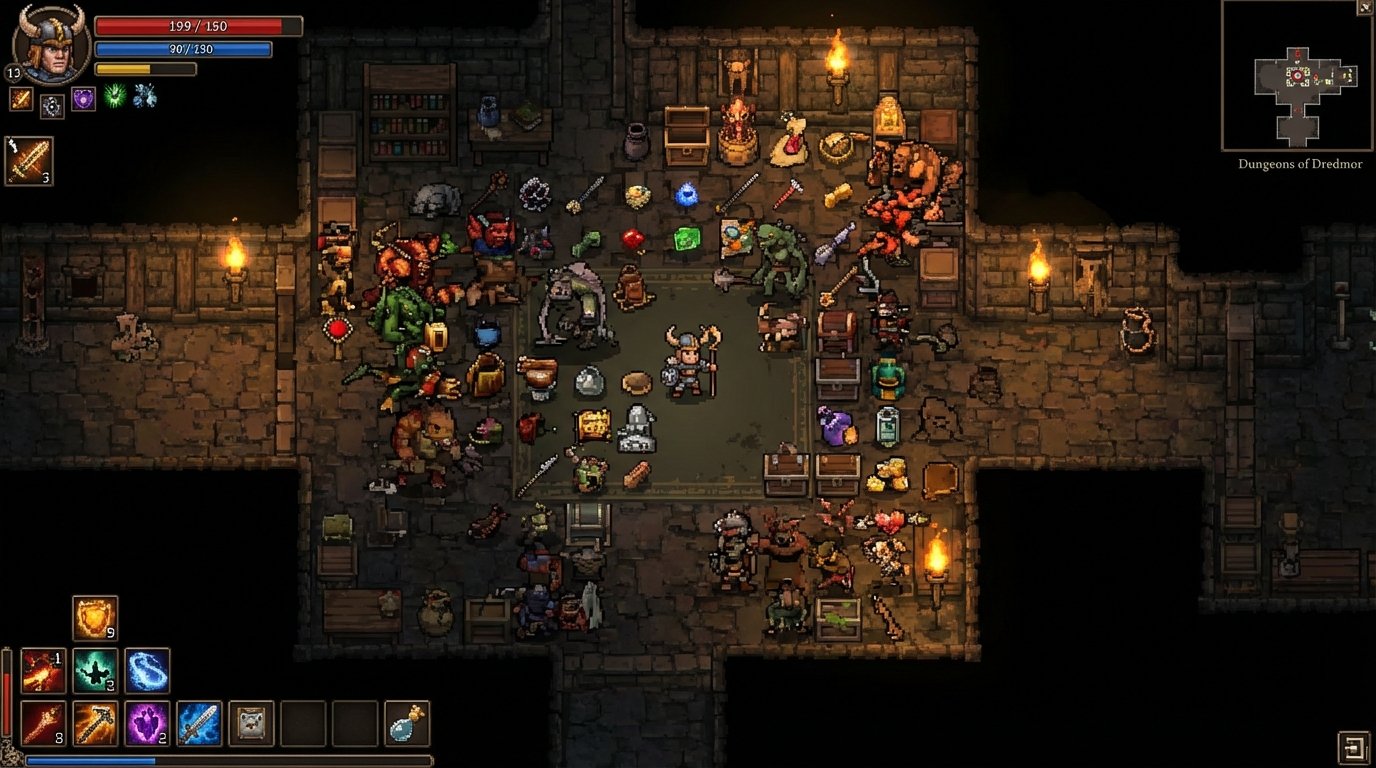This screenshot has height=768, width=1376.
Task: Expand the exit icon in the bottom-right corner
Action: (1352, 750)
